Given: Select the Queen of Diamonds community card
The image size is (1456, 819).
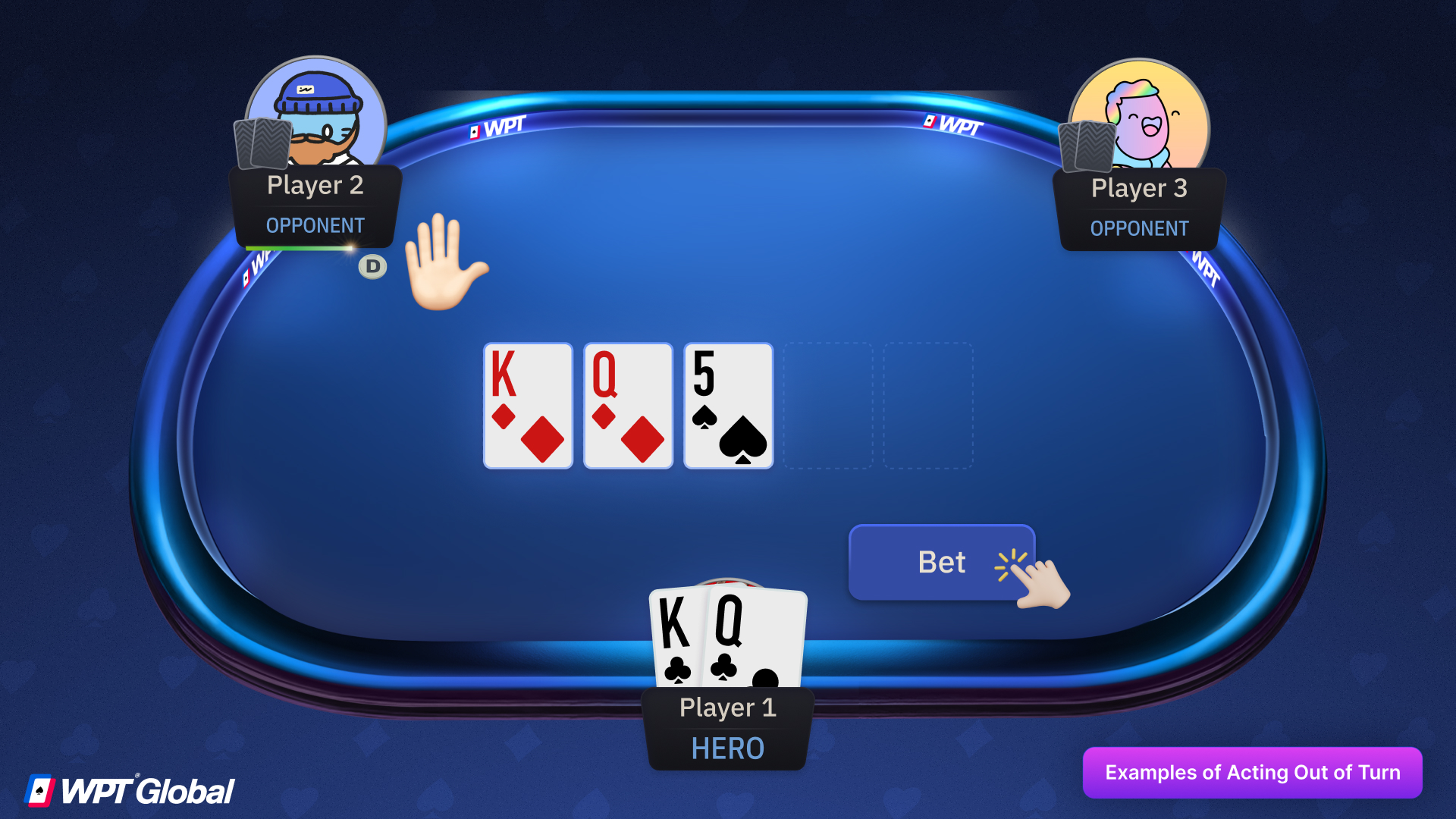Looking at the screenshot, I should click(627, 406).
